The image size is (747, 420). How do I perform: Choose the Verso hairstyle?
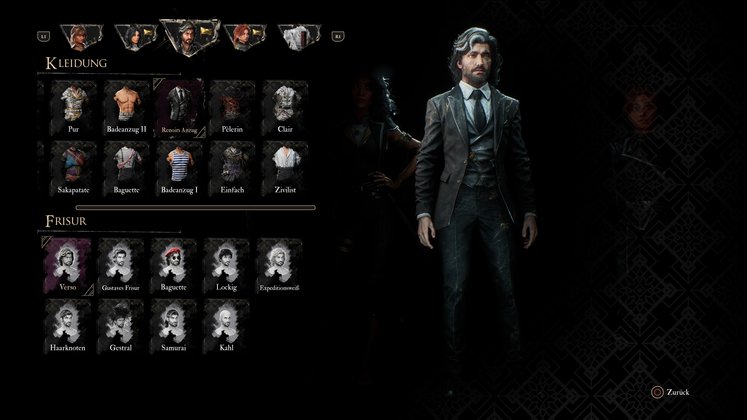[x=68, y=264]
